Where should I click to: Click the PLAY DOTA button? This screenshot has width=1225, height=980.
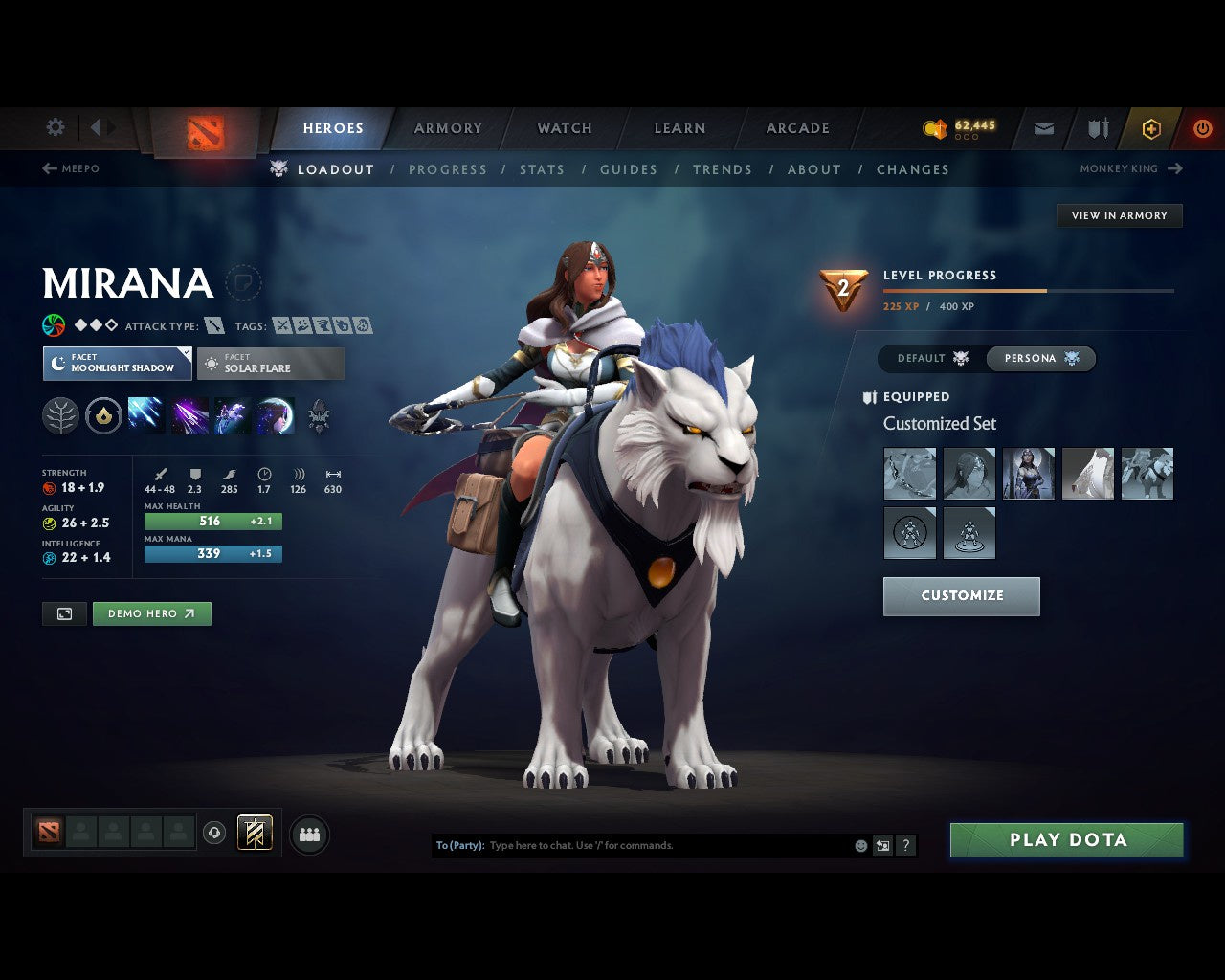coord(1065,839)
